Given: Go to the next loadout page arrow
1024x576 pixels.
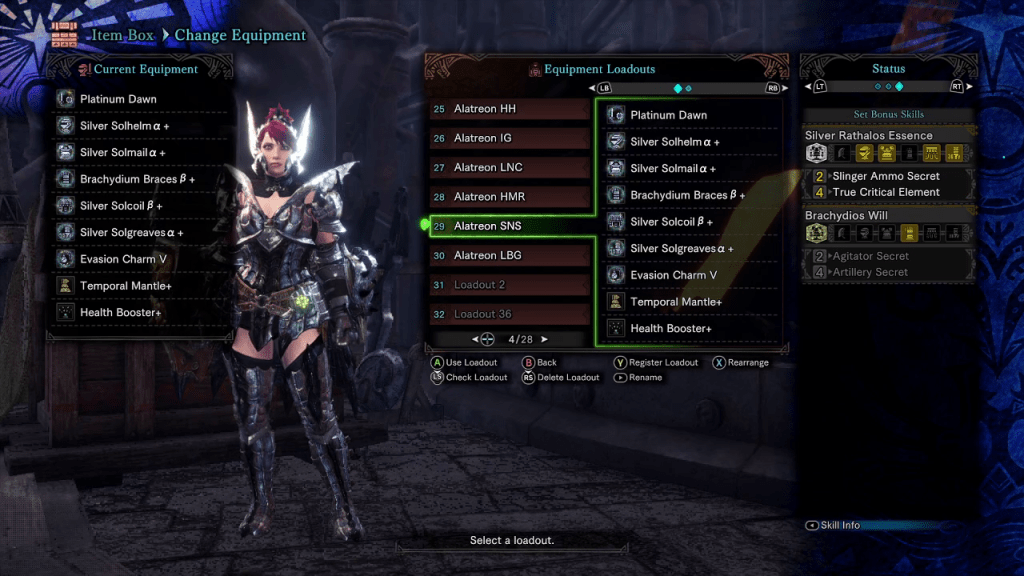Looking at the screenshot, I should 544,340.
